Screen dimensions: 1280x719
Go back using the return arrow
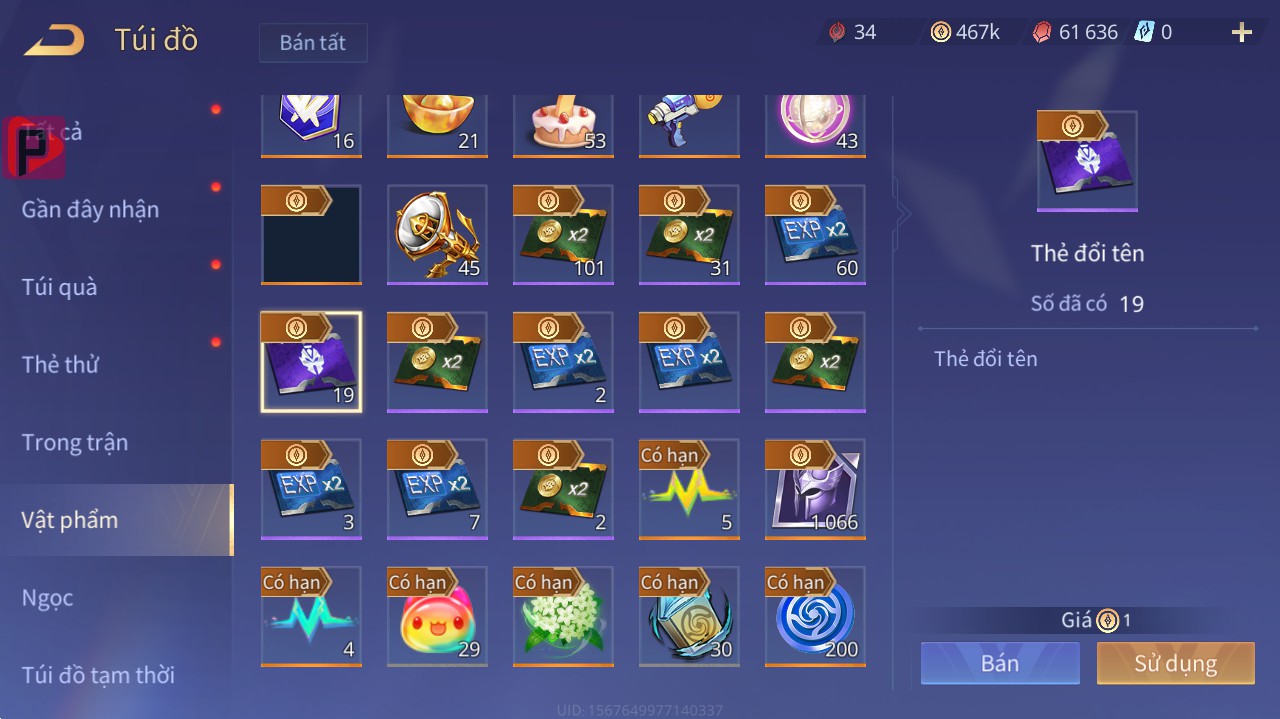tap(55, 41)
